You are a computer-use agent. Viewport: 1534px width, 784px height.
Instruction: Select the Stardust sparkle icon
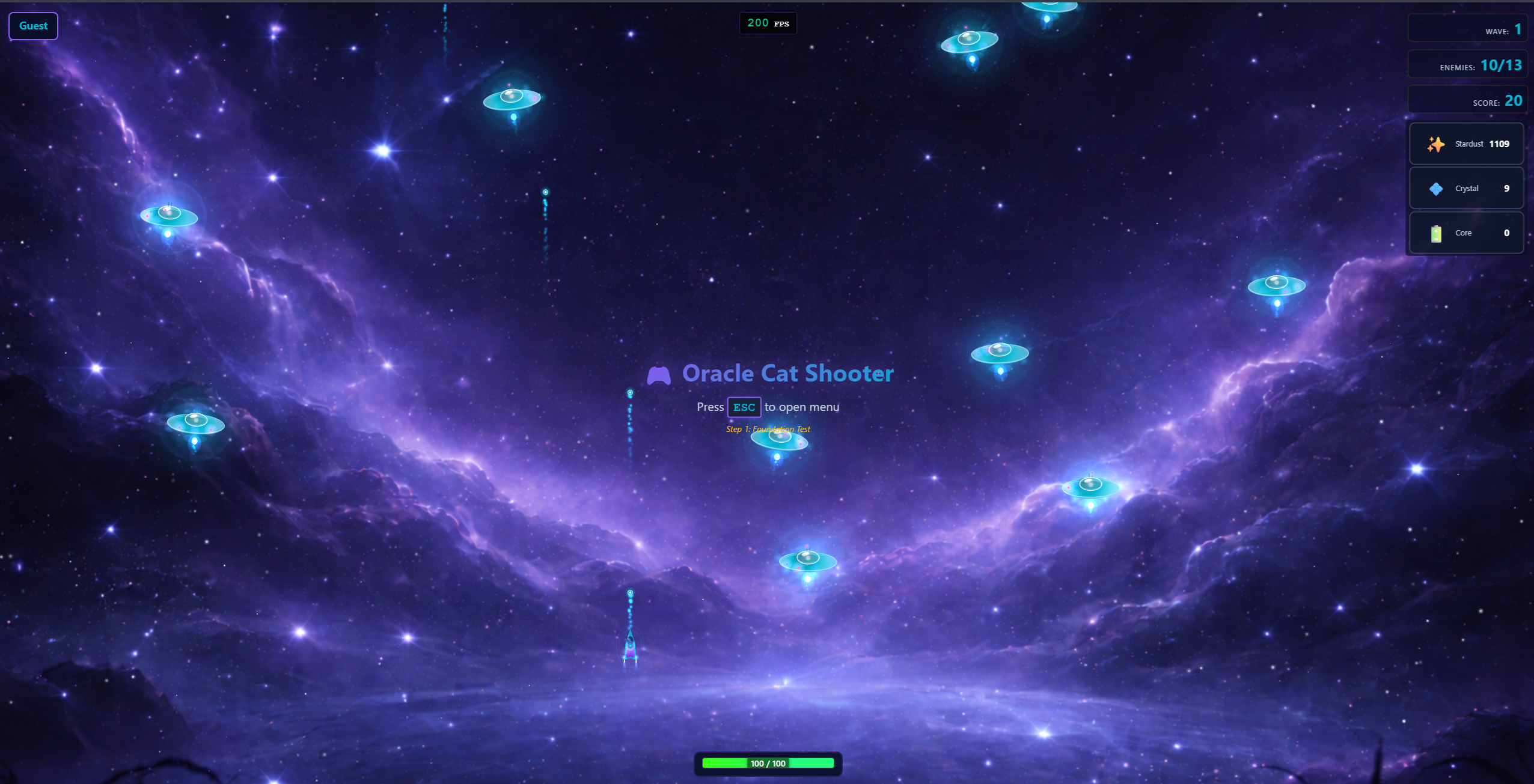pos(1436,144)
